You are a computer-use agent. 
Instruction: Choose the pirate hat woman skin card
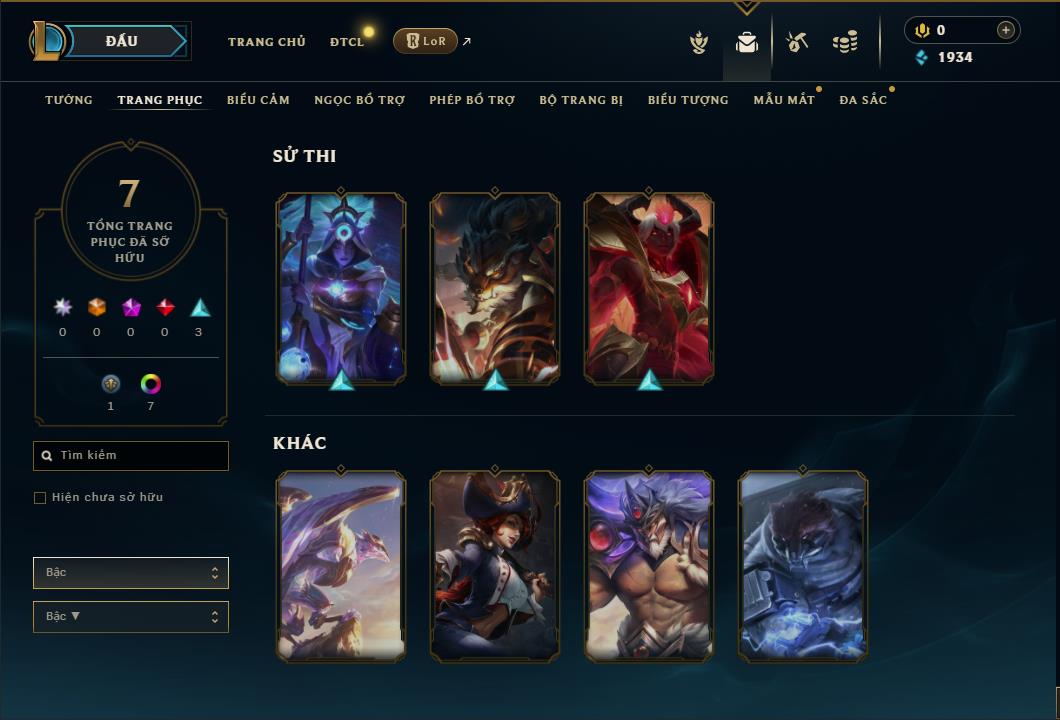495,565
